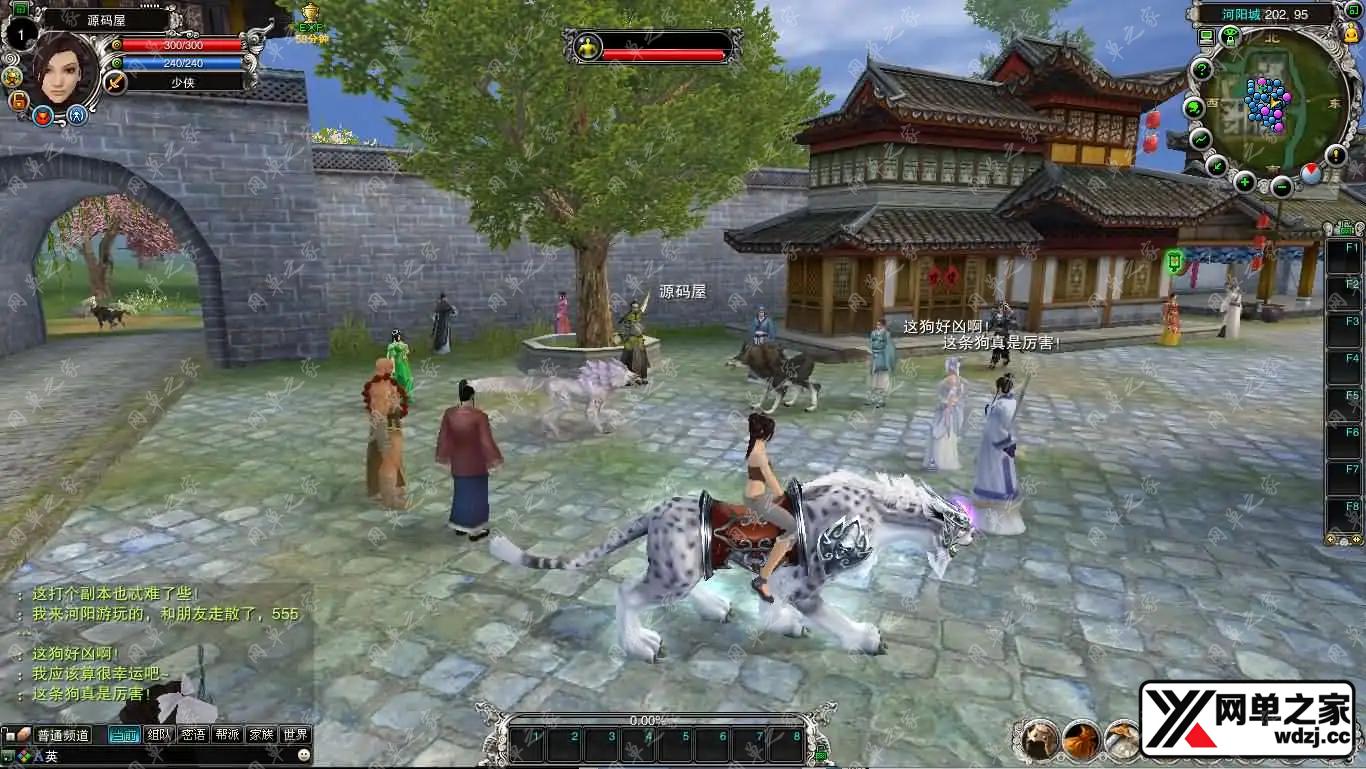This screenshot has width=1366, height=769.
Task: Click the yellow exclamation mark minimap button
Action: pos(1336,155)
